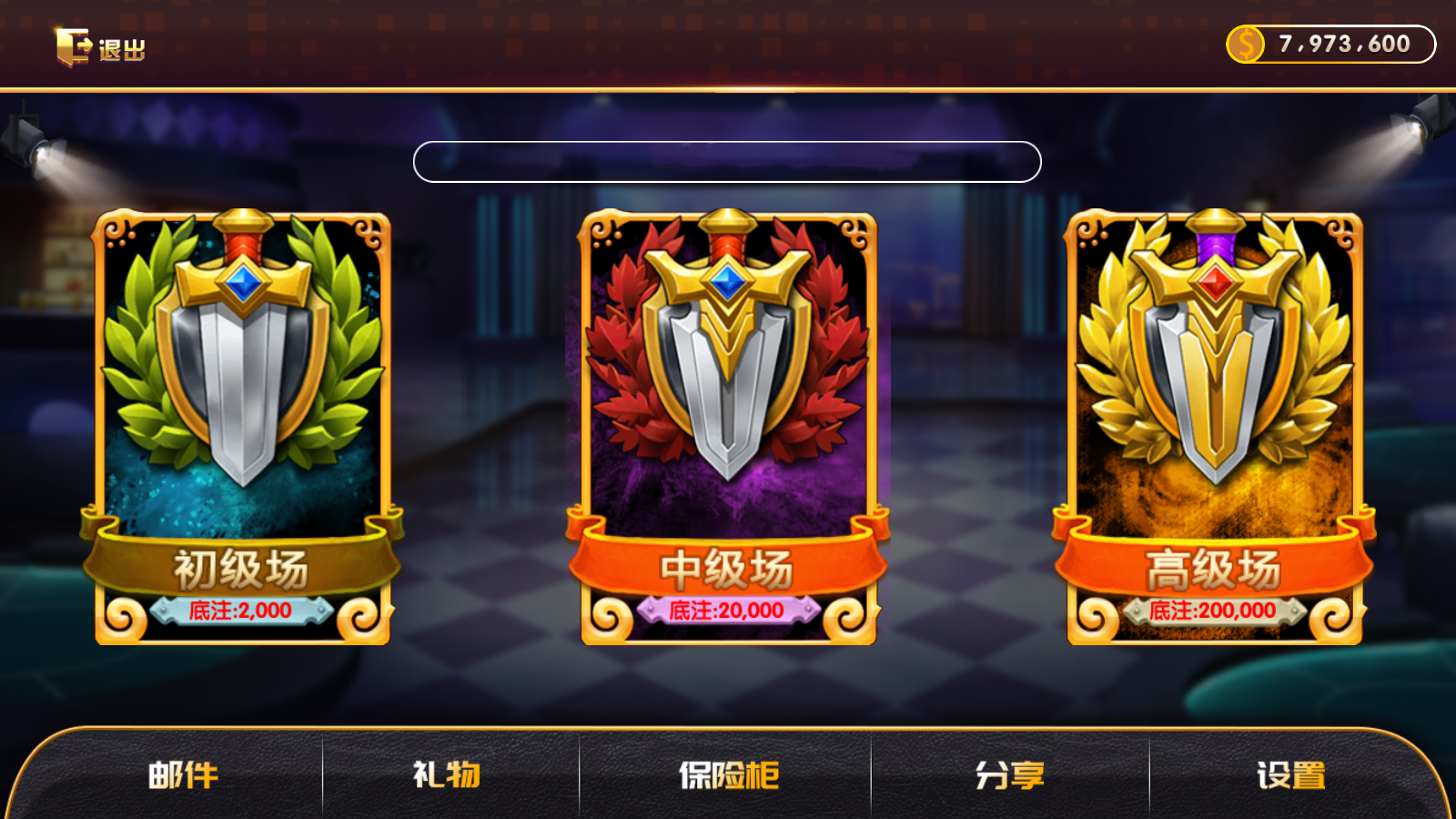Click the 底注:2,000 stake label
The image size is (1456, 819).
coord(241,609)
